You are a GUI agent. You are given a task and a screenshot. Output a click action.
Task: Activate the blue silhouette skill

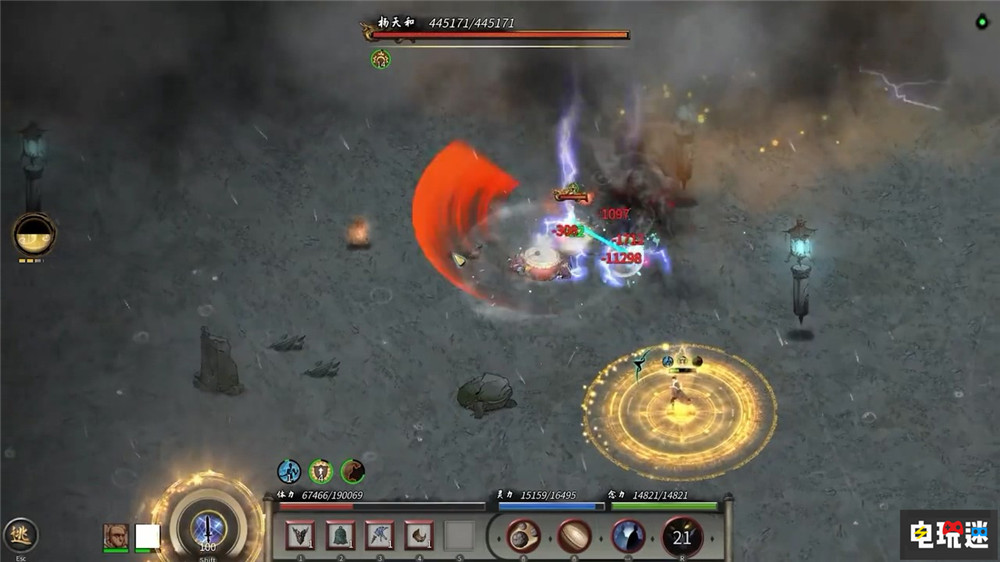629,537
